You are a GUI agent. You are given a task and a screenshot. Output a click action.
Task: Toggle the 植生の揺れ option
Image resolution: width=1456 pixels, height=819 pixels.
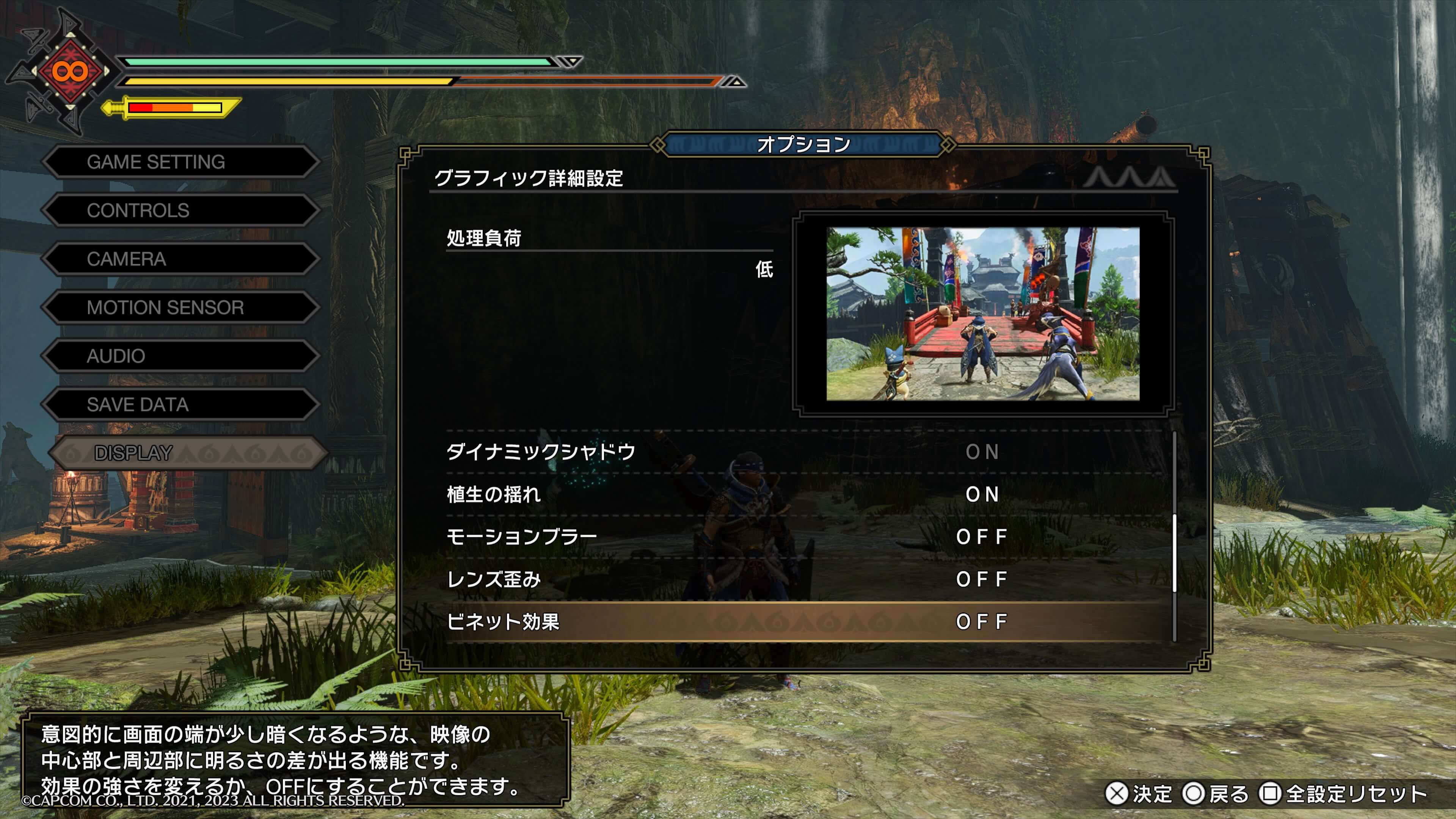coord(803,494)
